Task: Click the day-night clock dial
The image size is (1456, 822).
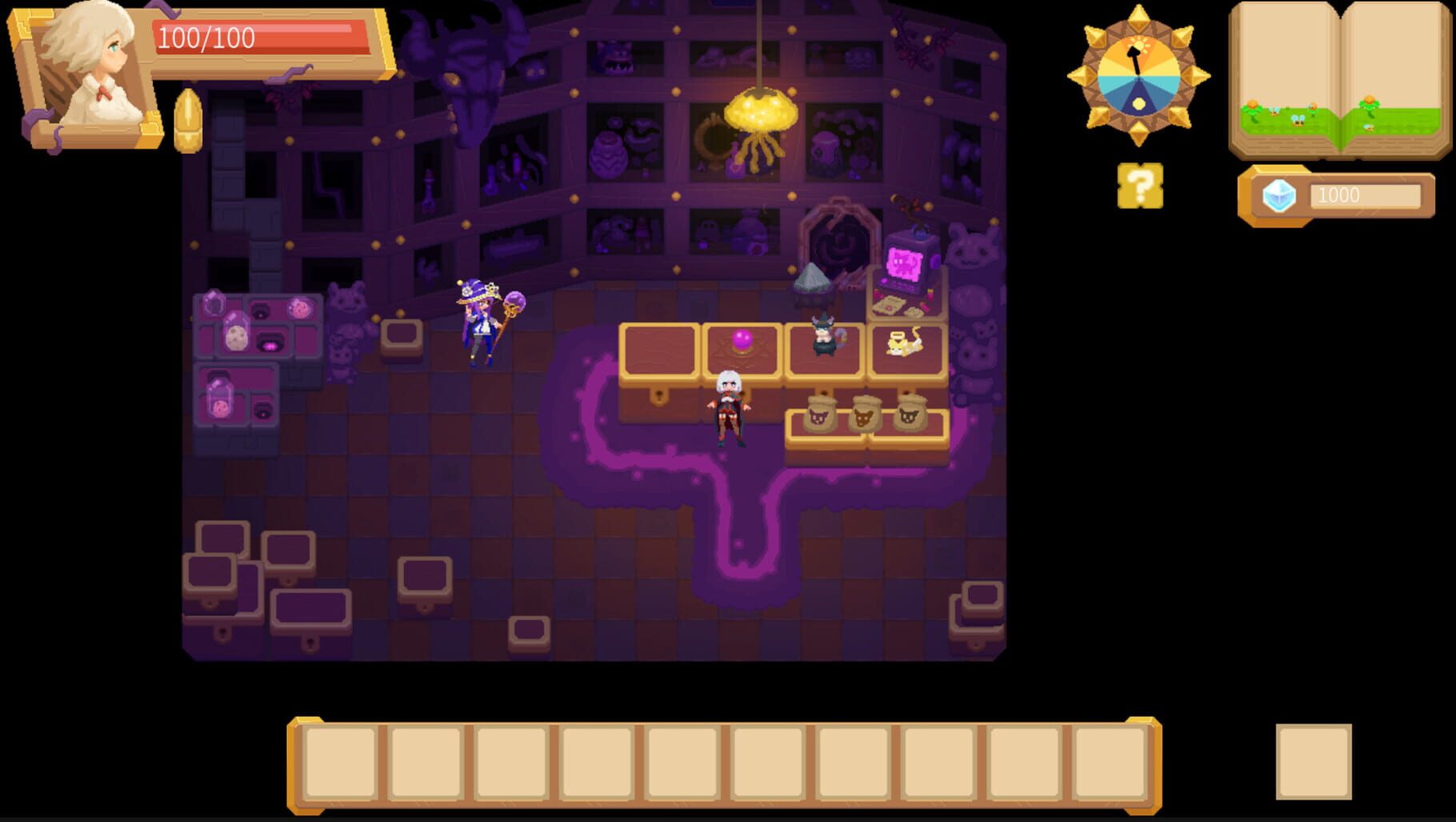Action: coord(1138,76)
